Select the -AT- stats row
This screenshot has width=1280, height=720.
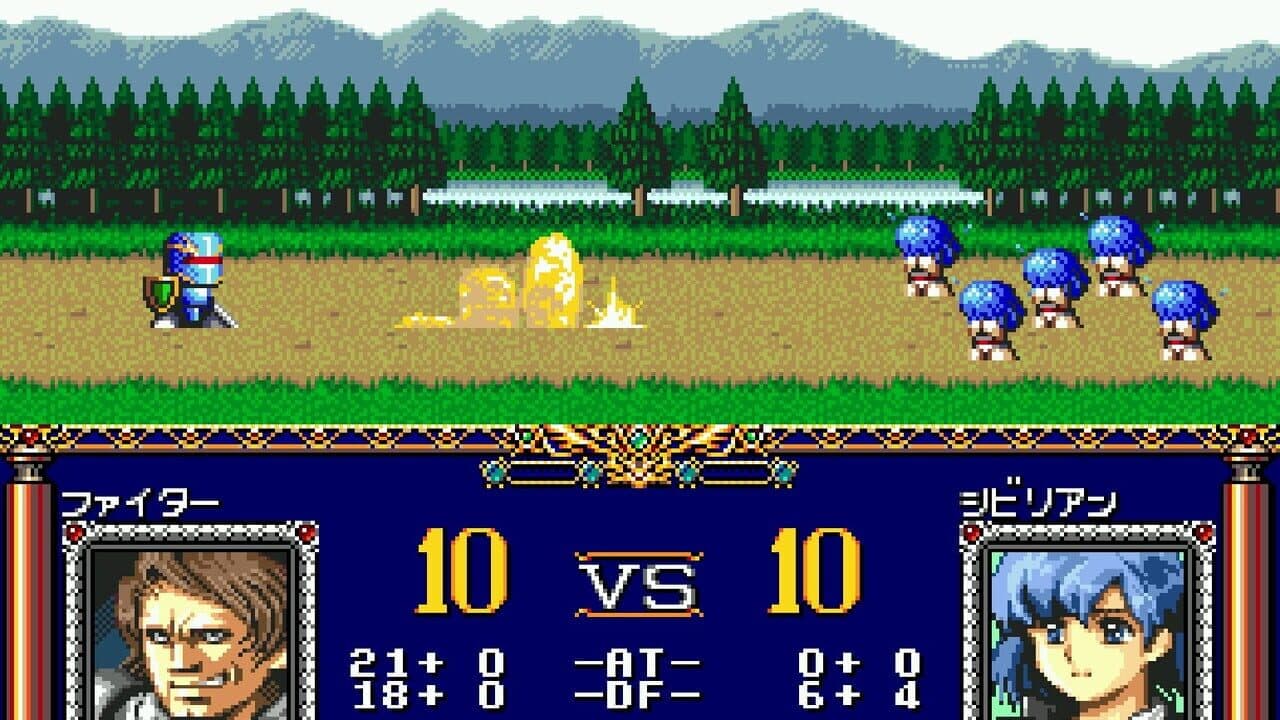click(640, 662)
